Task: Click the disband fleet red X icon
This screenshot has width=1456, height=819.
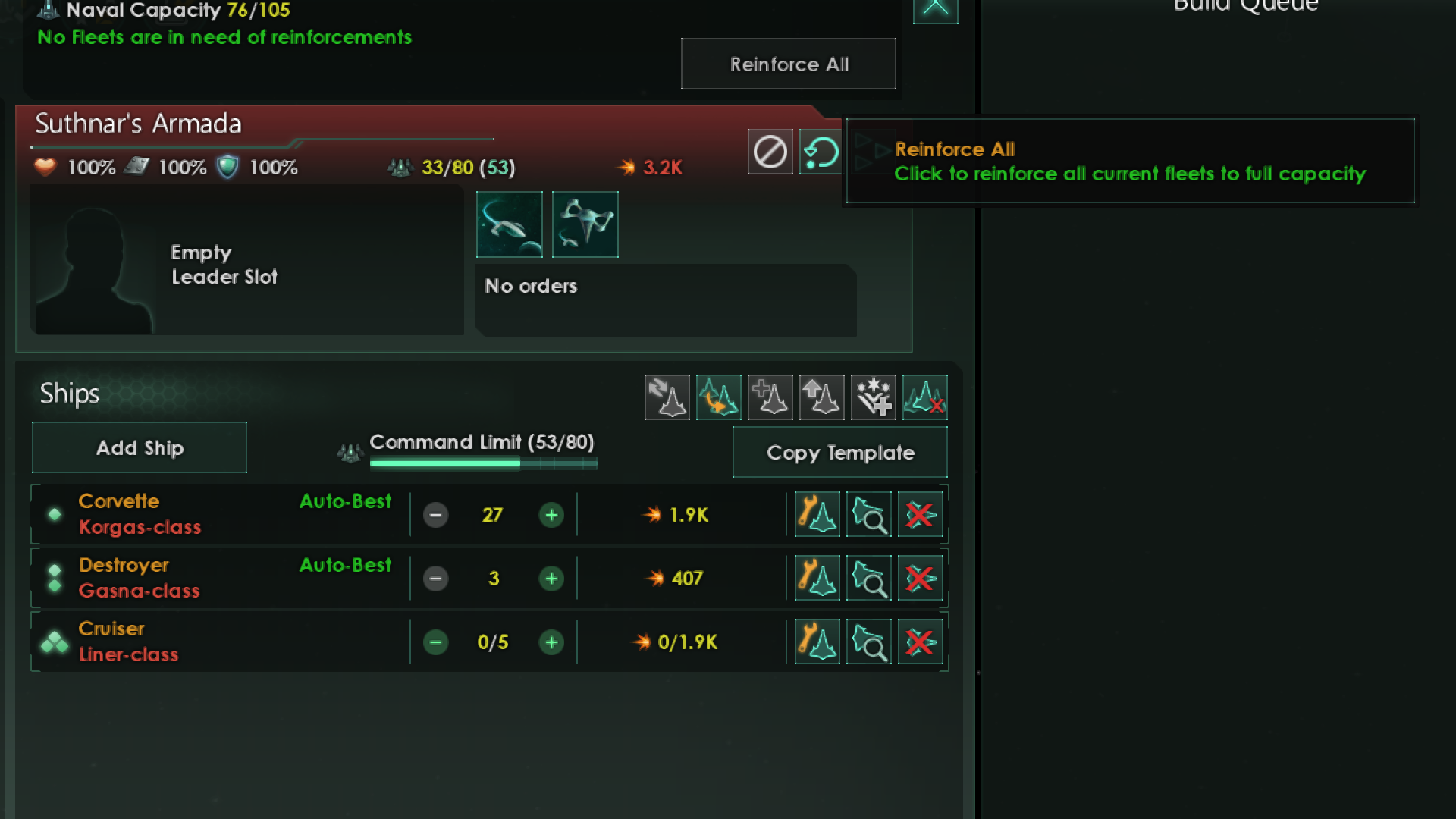Action: [x=924, y=397]
